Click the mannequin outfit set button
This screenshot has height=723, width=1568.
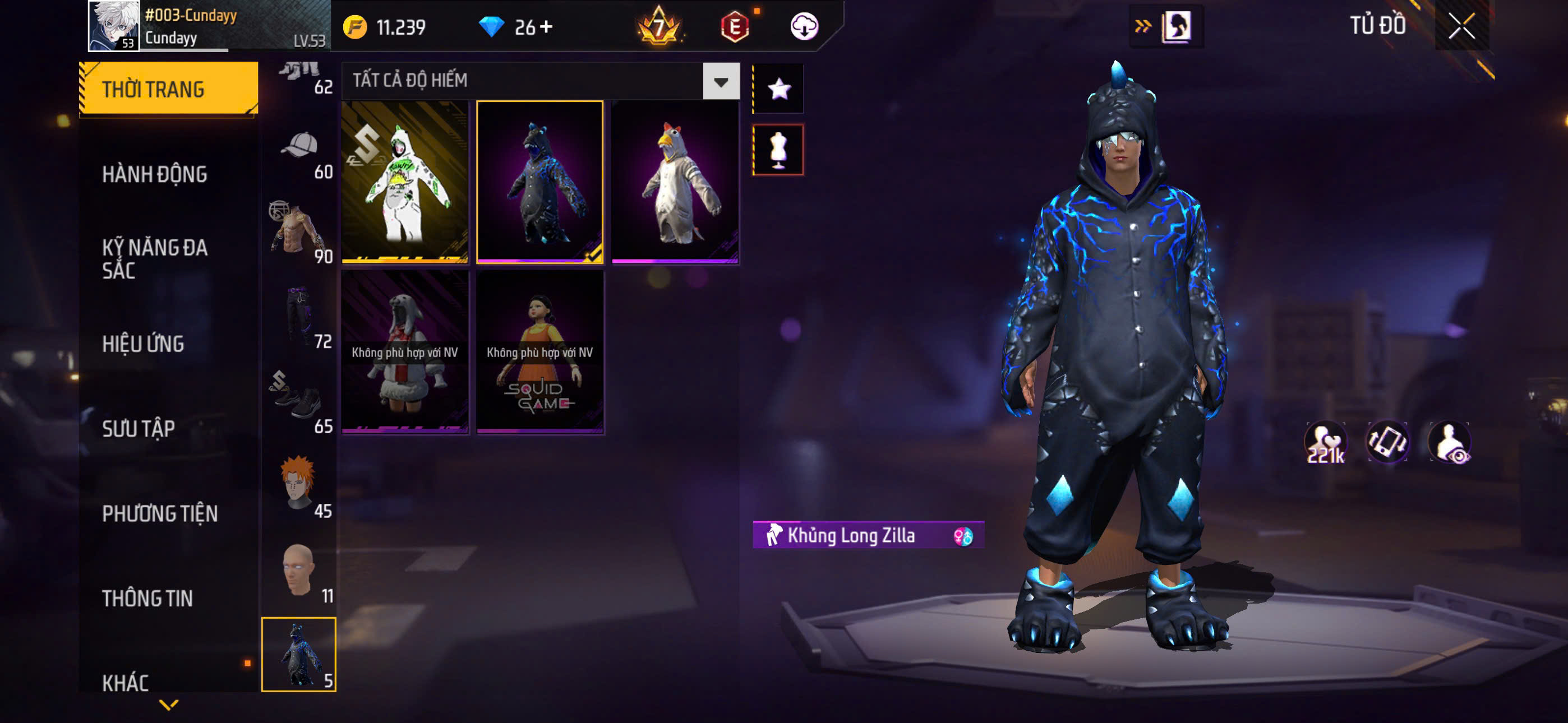778,150
